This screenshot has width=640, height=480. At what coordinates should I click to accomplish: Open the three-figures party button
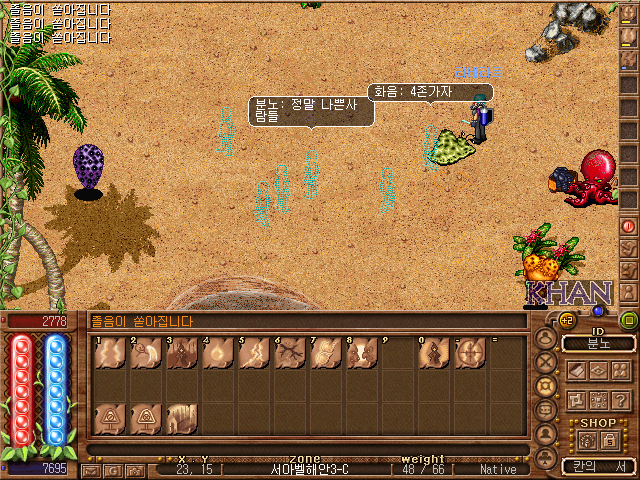620,370
